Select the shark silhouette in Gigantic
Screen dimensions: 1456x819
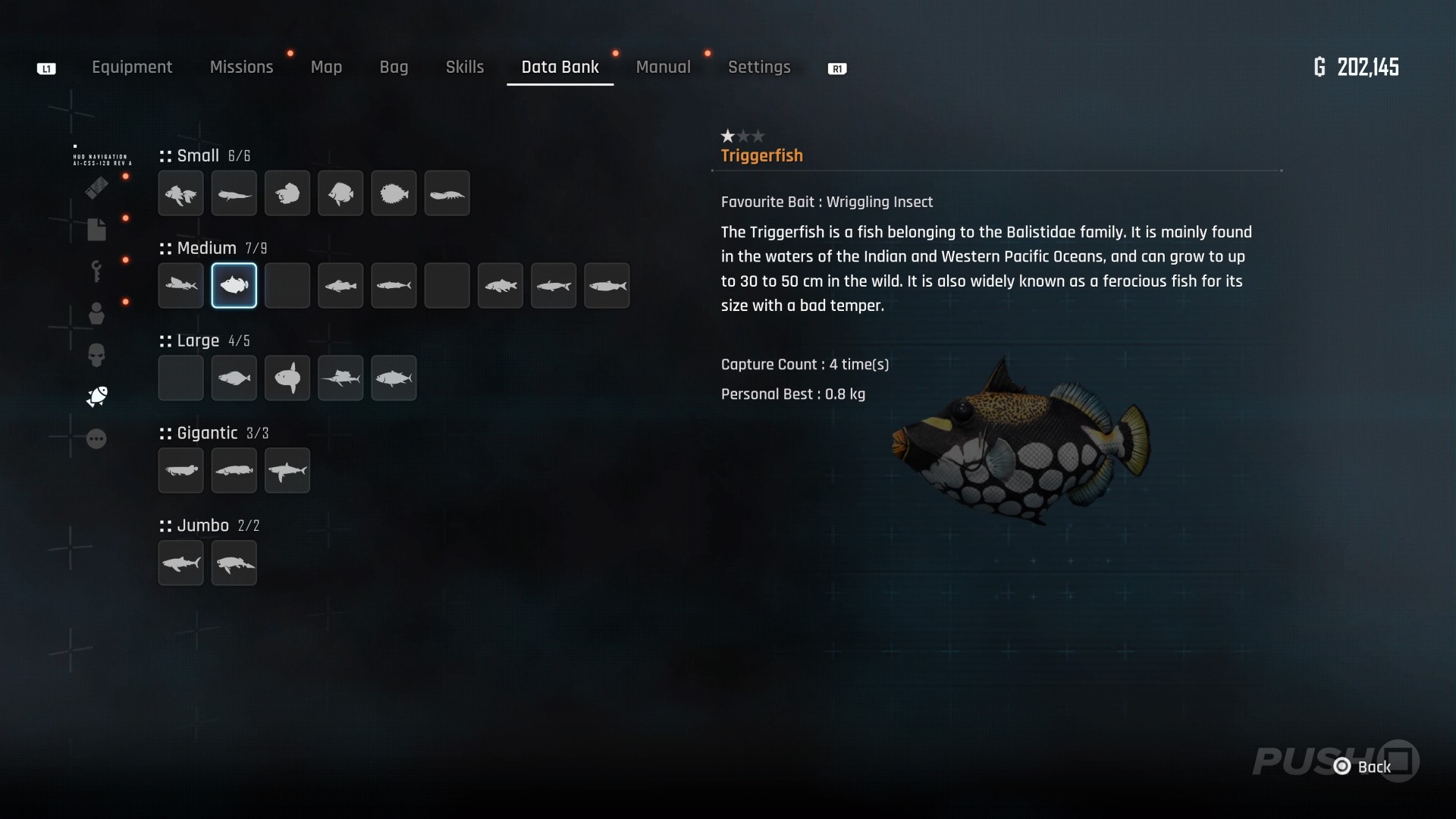click(287, 471)
